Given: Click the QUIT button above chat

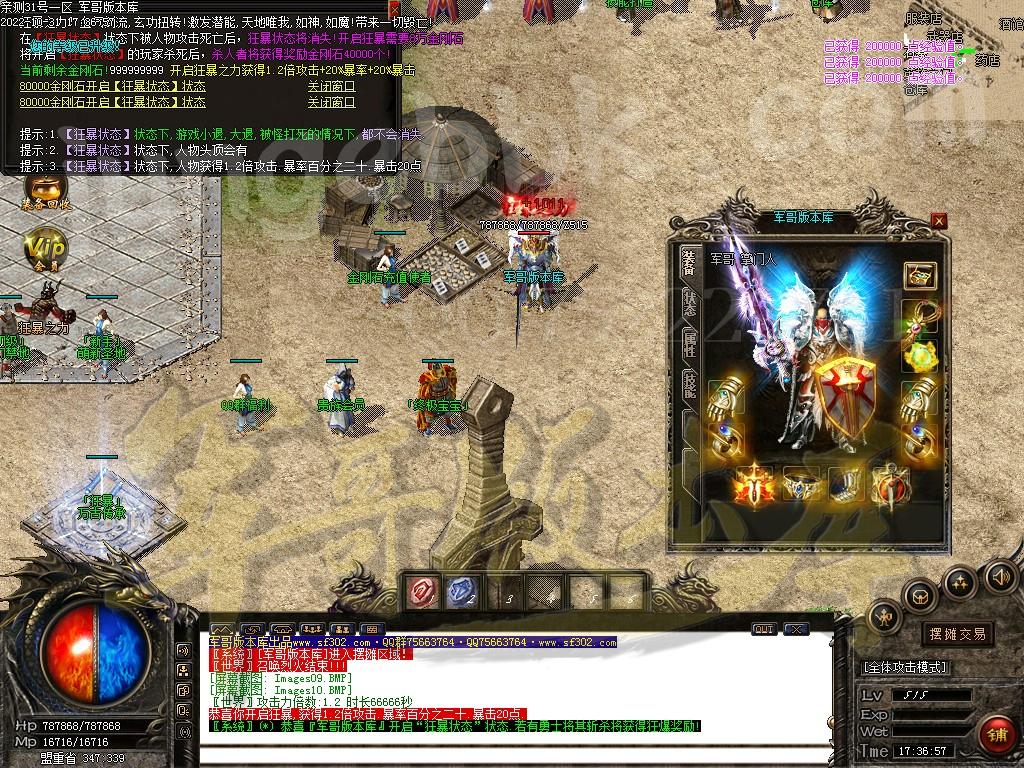Looking at the screenshot, I should pos(764,629).
